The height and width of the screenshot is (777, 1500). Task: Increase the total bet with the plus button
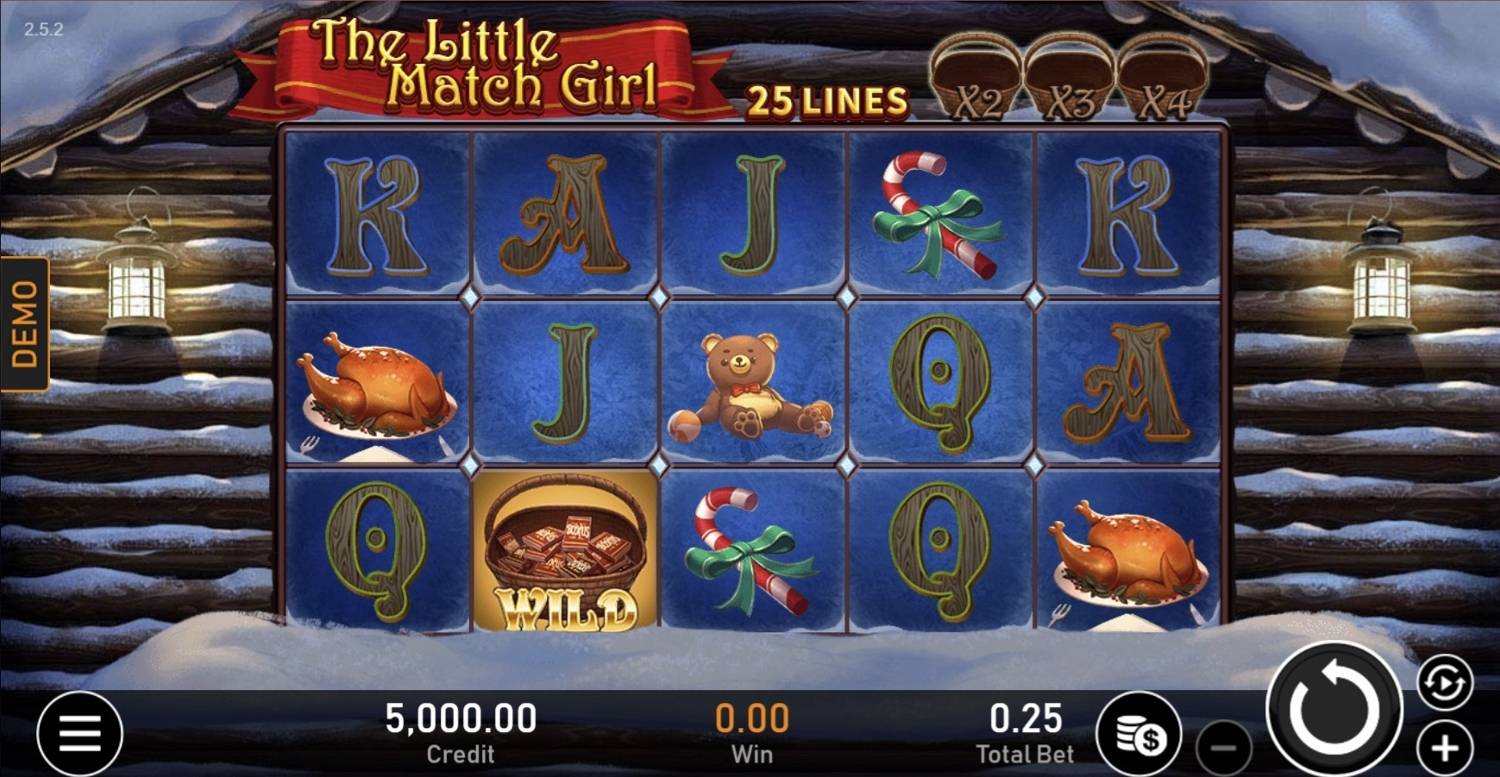pos(1445,748)
